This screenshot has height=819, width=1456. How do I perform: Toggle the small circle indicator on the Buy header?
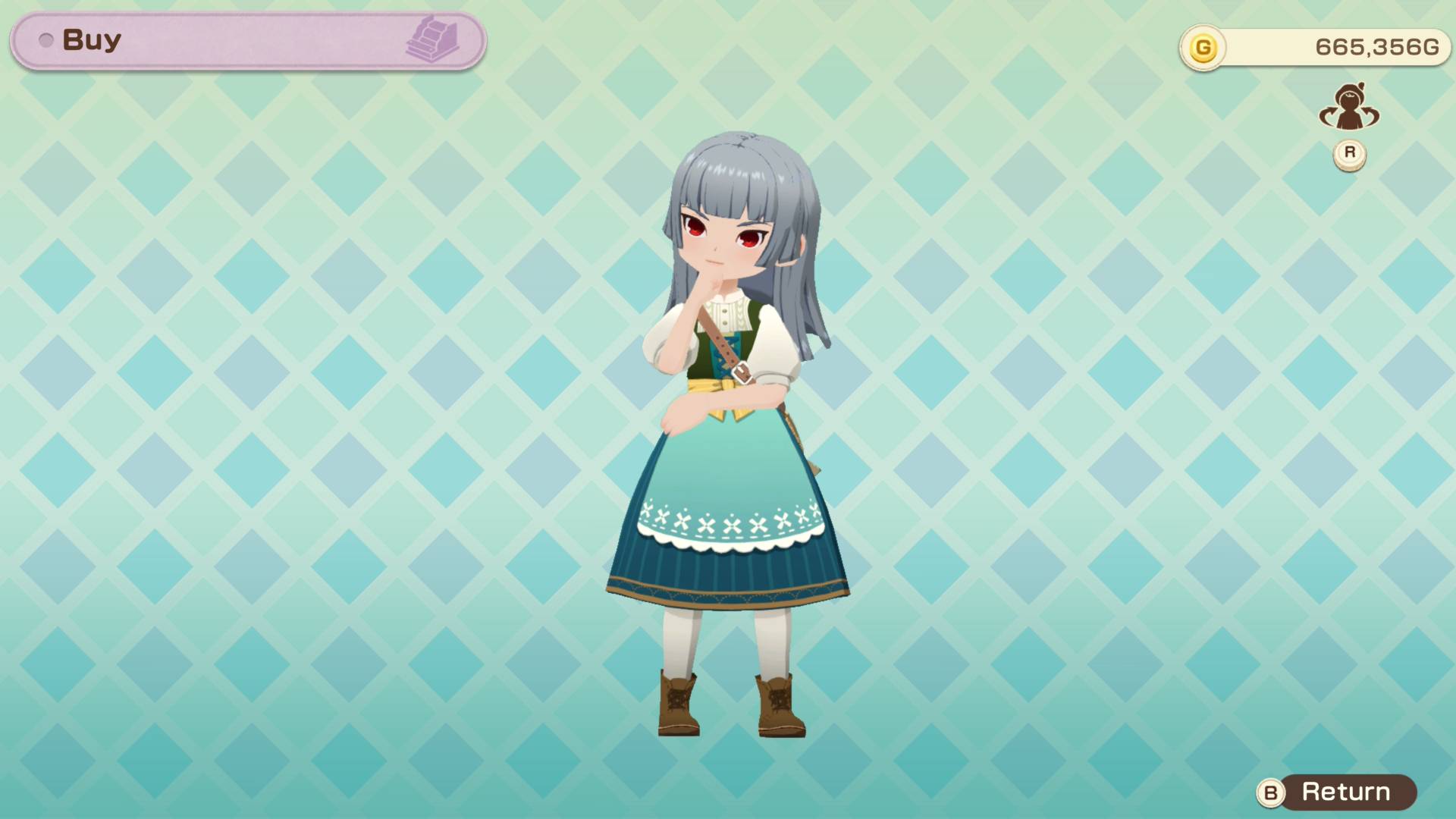(x=47, y=41)
